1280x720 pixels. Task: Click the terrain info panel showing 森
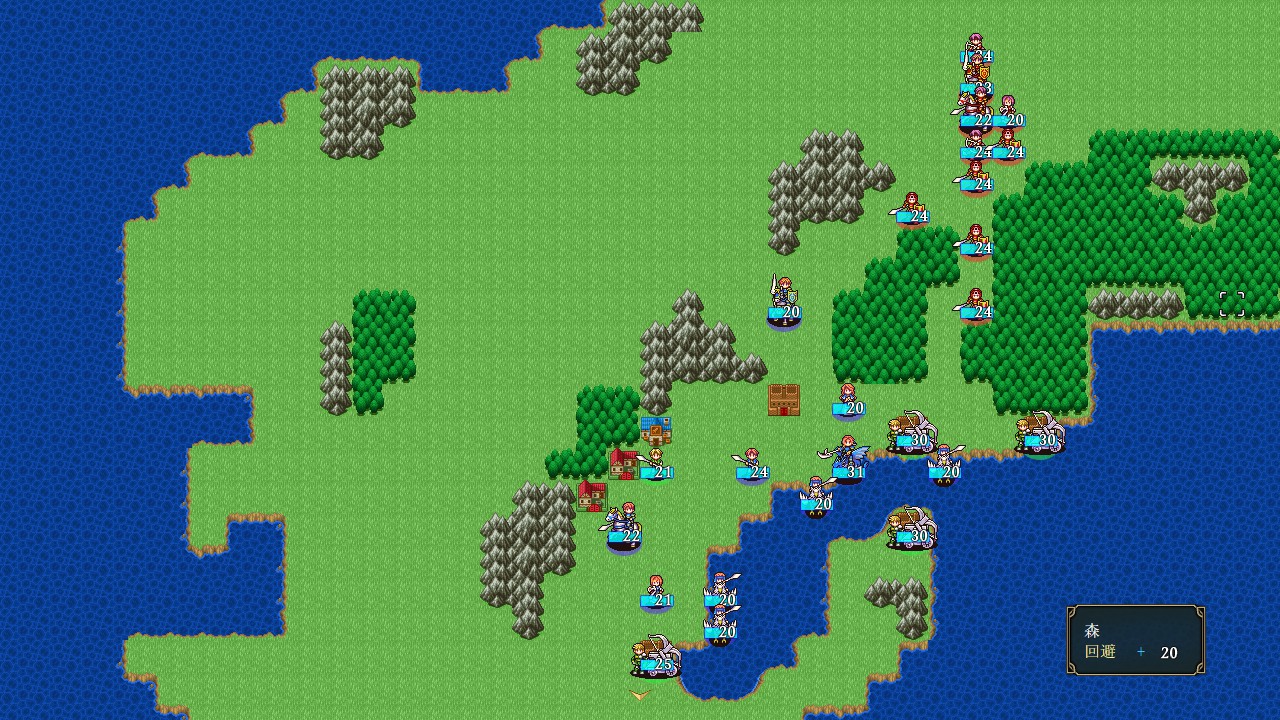tap(1135, 640)
